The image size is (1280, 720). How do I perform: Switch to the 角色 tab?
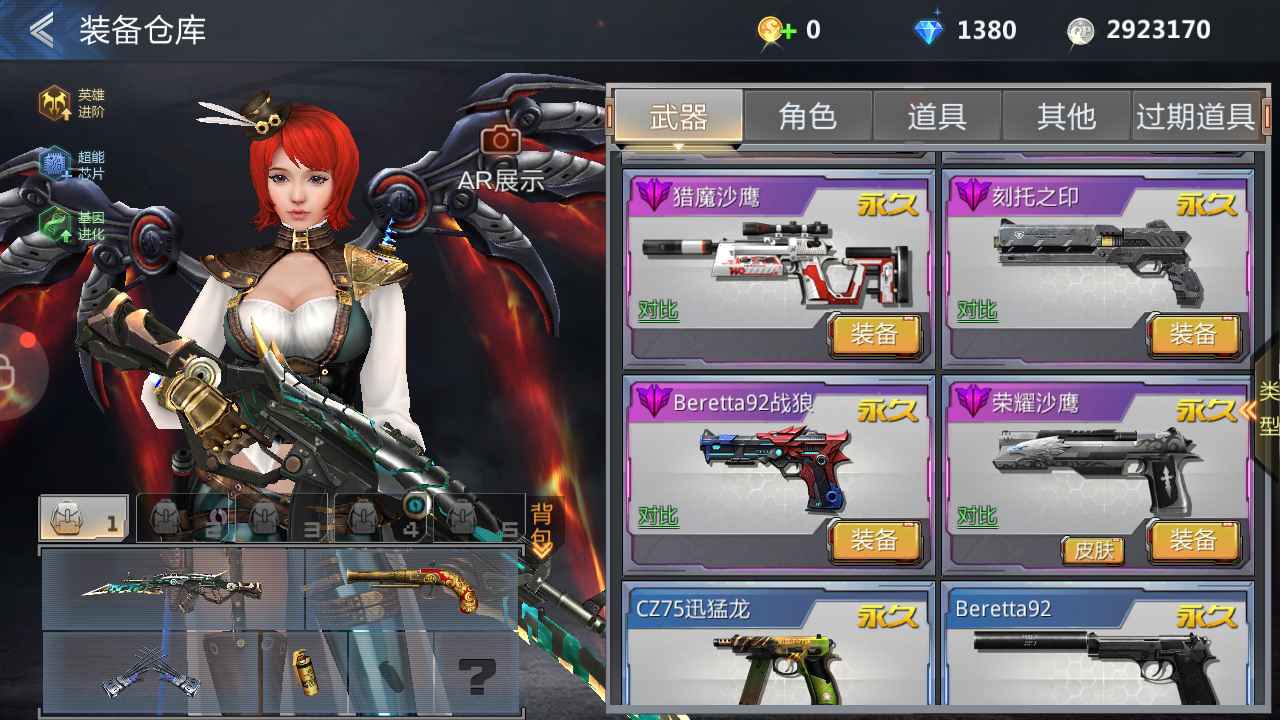pyautogui.click(x=807, y=117)
